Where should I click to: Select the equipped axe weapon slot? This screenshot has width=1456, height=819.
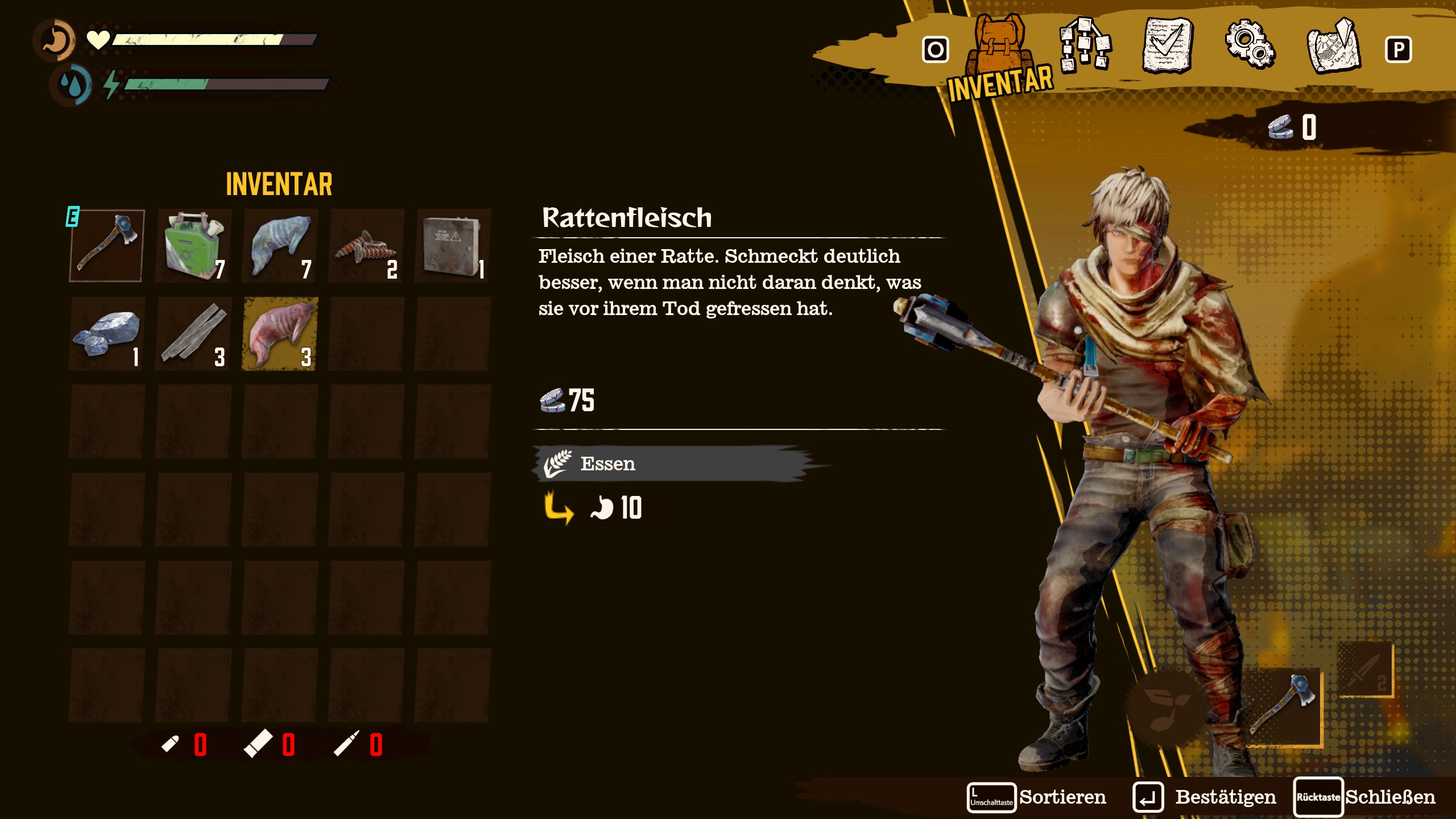(1284, 706)
